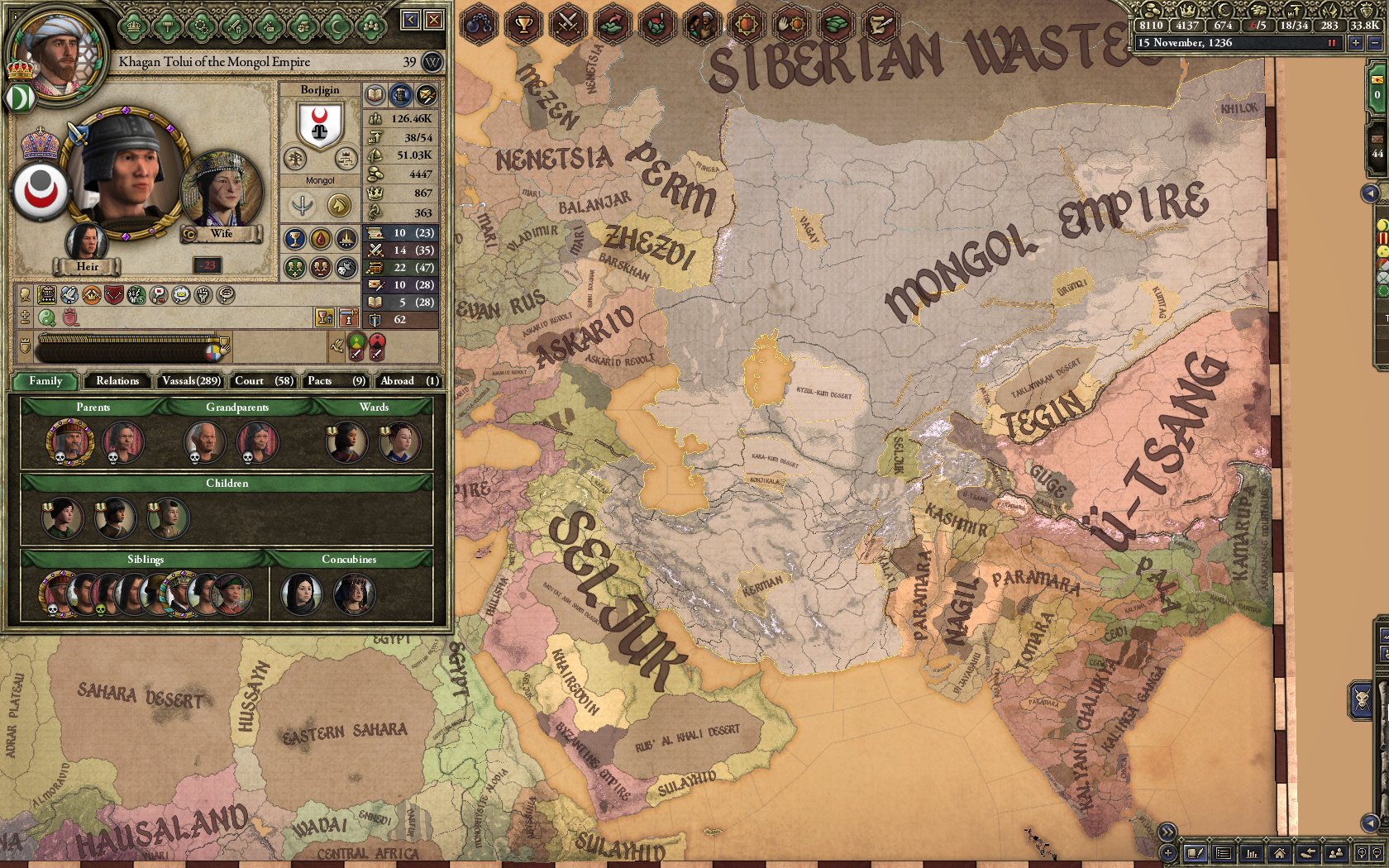The width and height of the screenshot is (1389, 868).
Task: Open the Court (58) tab
Action: (261, 381)
